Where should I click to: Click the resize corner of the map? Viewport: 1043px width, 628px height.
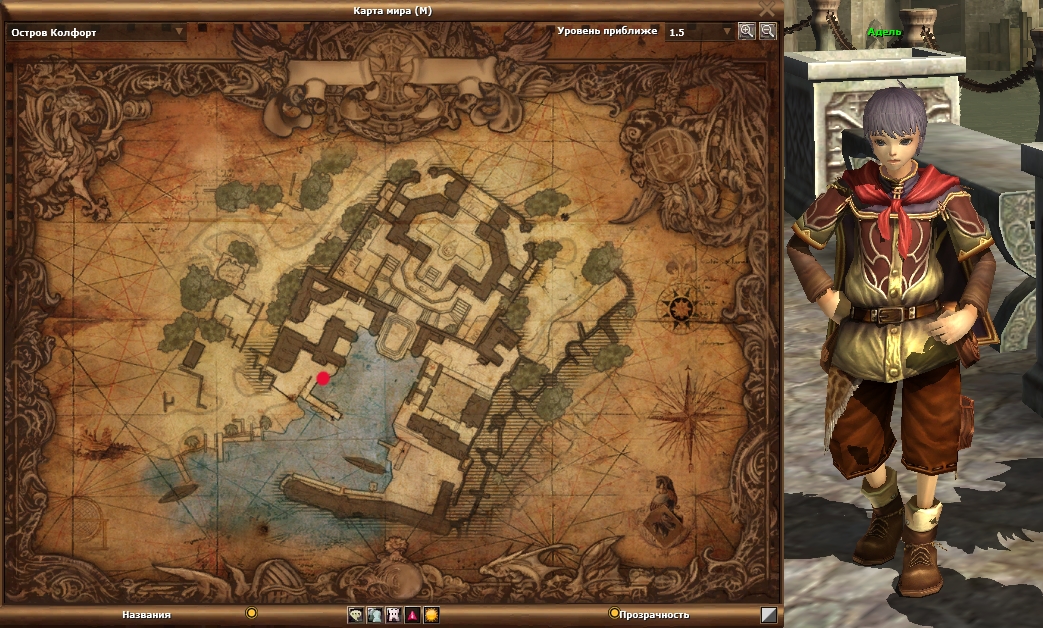click(x=768, y=615)
